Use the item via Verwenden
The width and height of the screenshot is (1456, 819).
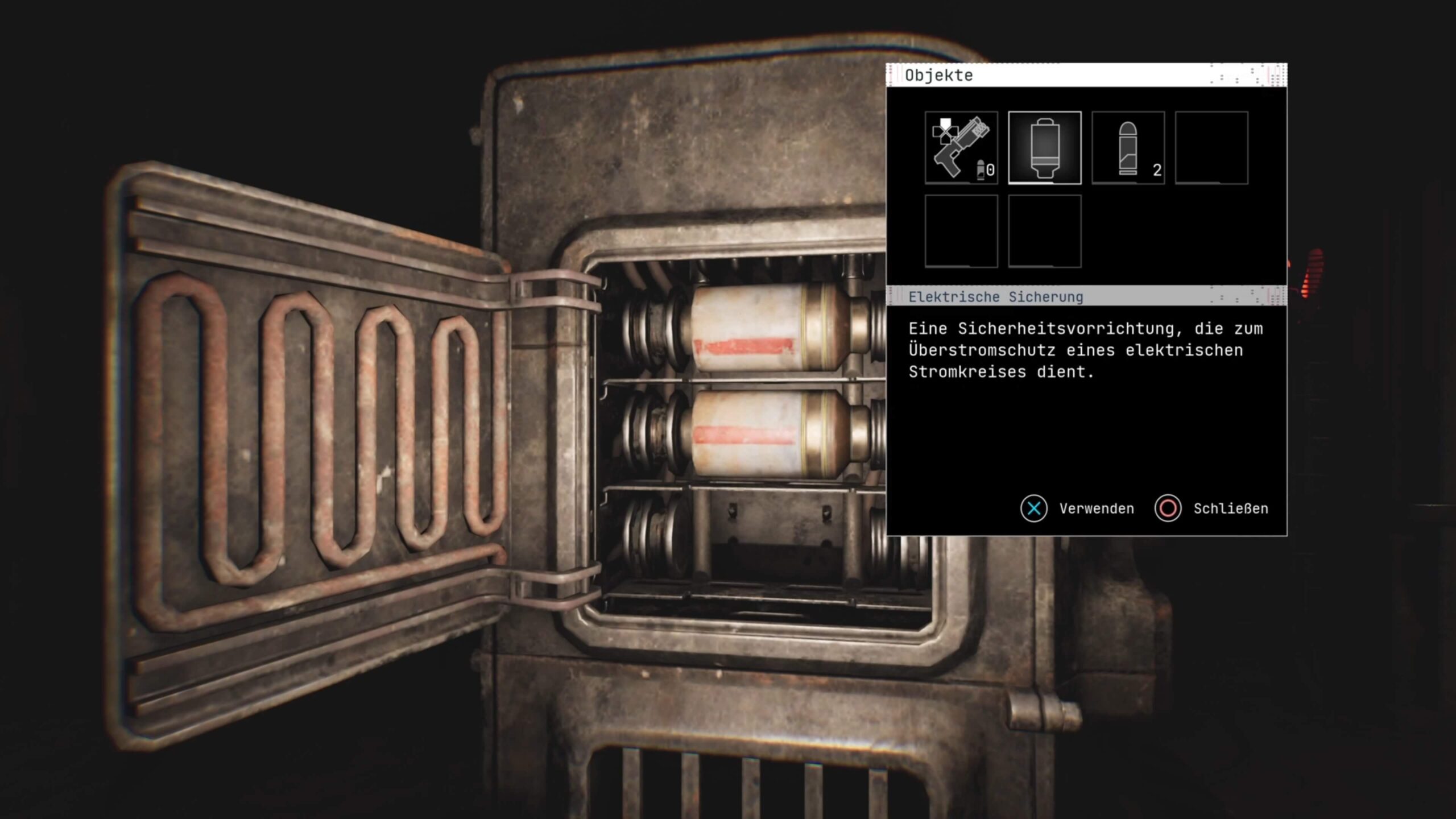[1078, 508]
